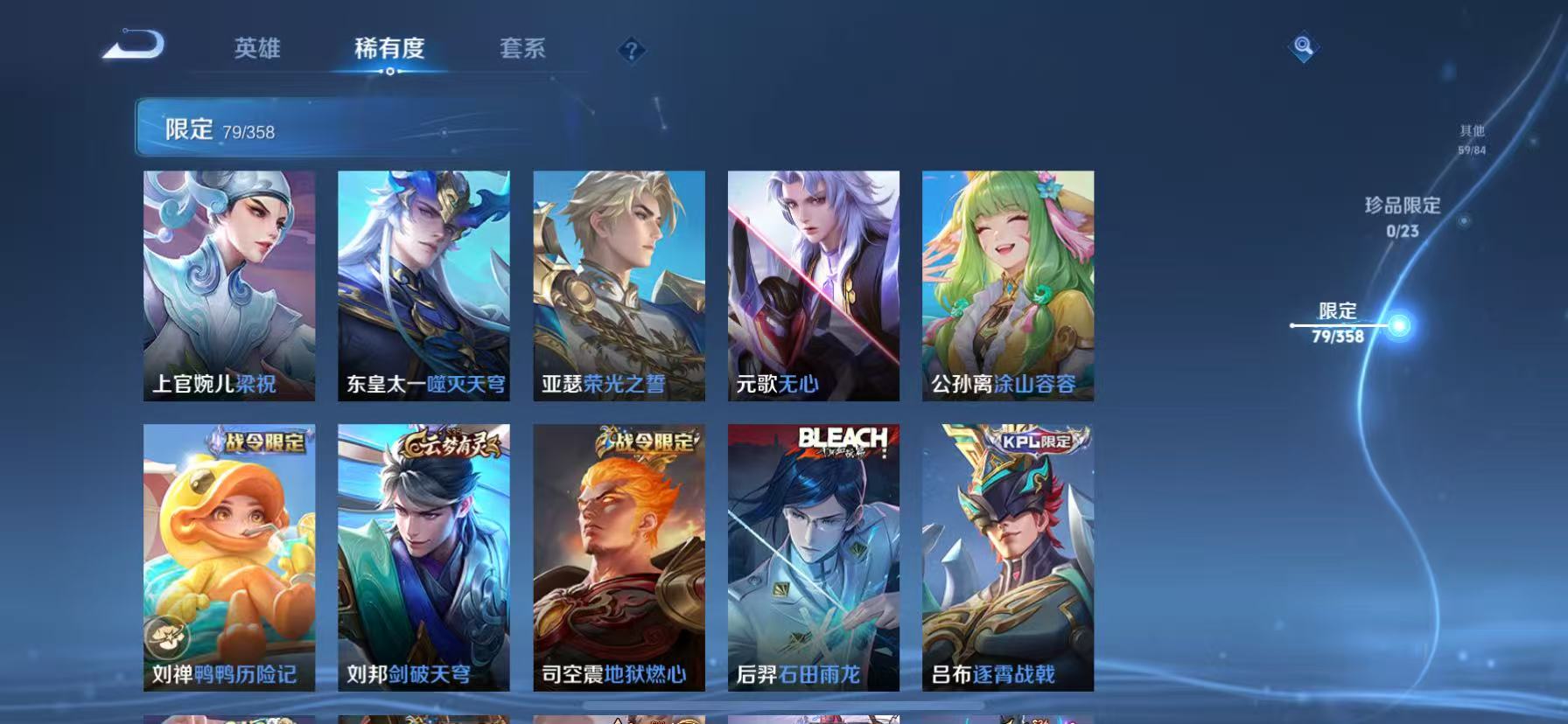This screenshot has height=724, width=1568.
Task: View the 亚瑟 荣光之誓 skin
Action: point(619,284)
